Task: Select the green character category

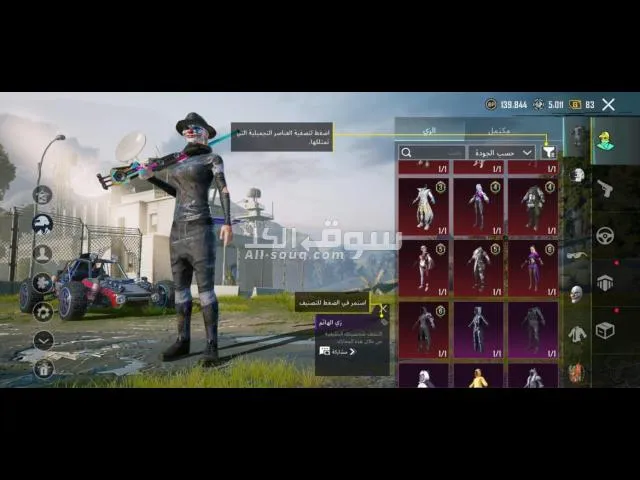Action: pyautogui.click(x=605, y=140)
